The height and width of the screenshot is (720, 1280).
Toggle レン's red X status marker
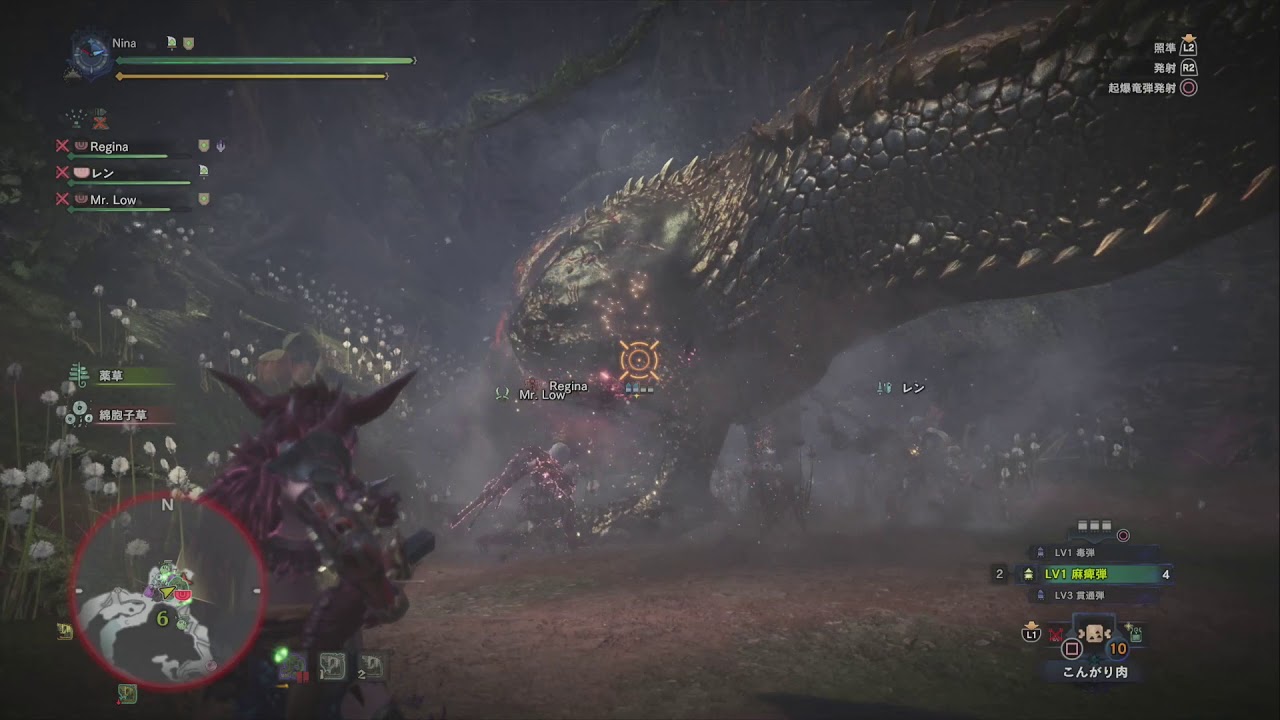(x=62, y=172)
